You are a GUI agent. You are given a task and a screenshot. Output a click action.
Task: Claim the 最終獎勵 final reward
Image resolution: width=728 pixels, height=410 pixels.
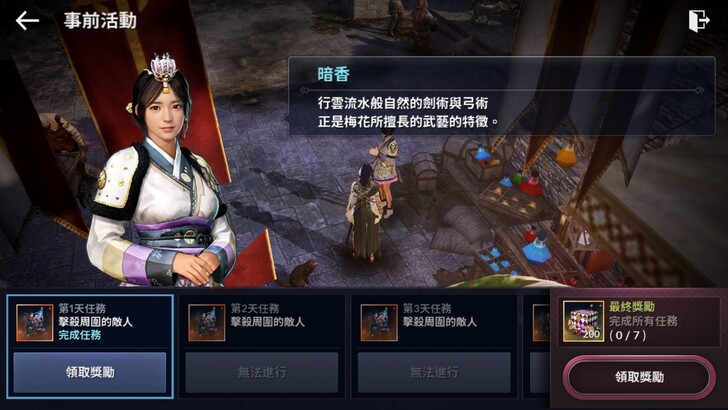(638, 377)
